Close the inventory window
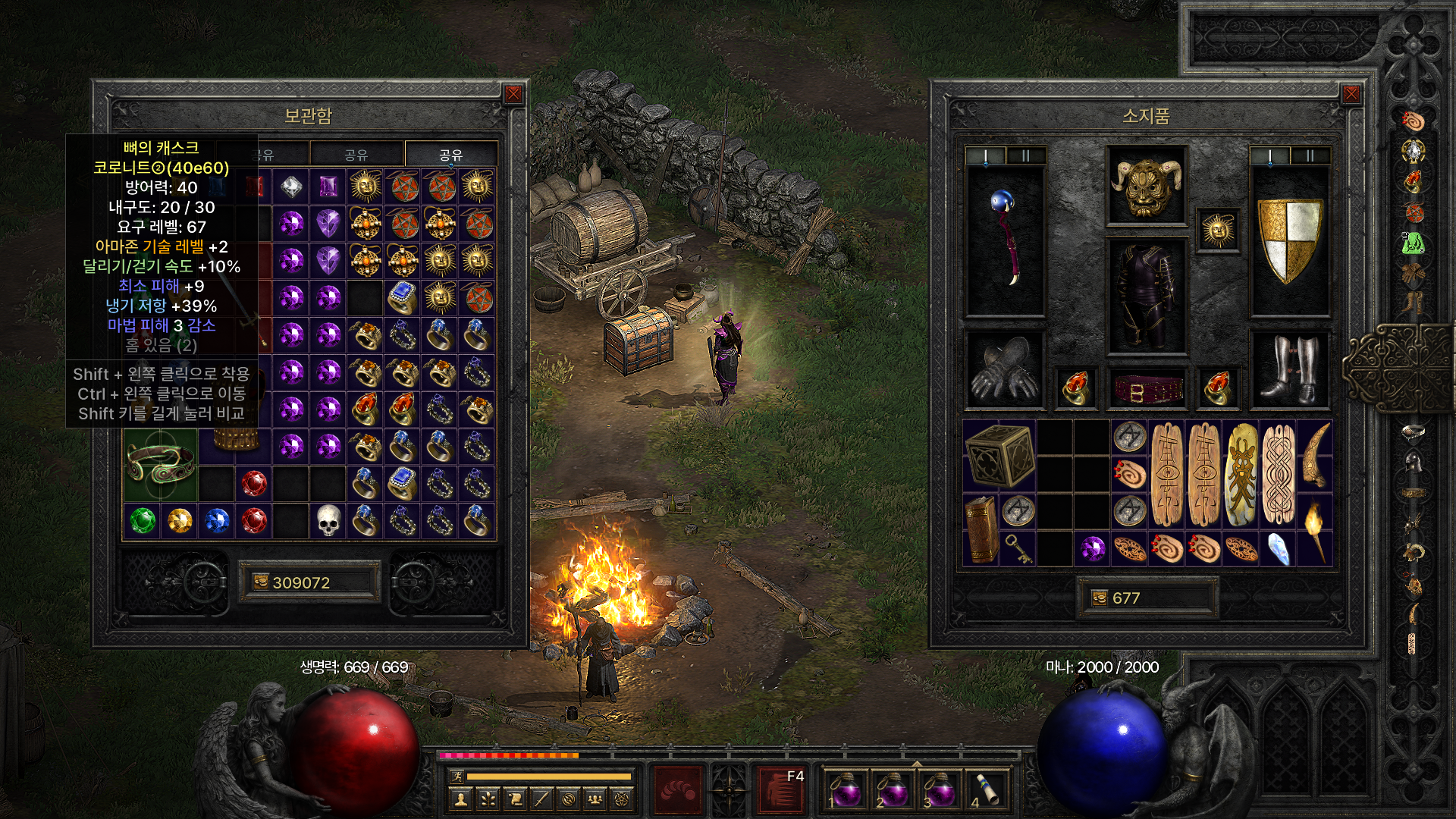The width and height of the screenshot is (1456, 819). [x=1351, y=94]
